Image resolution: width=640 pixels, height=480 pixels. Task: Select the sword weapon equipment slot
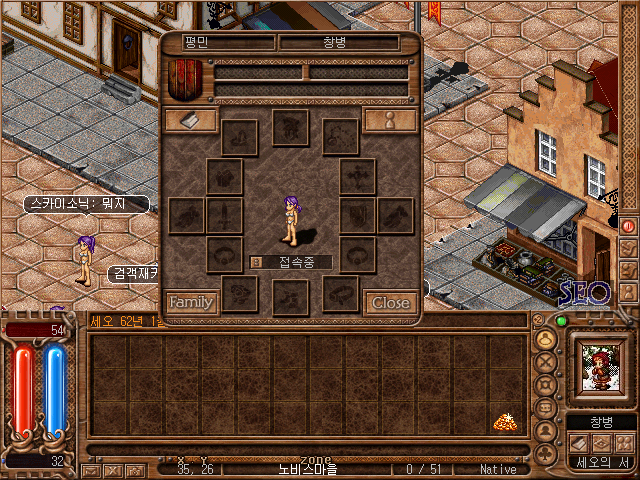[x=224, y=215]
